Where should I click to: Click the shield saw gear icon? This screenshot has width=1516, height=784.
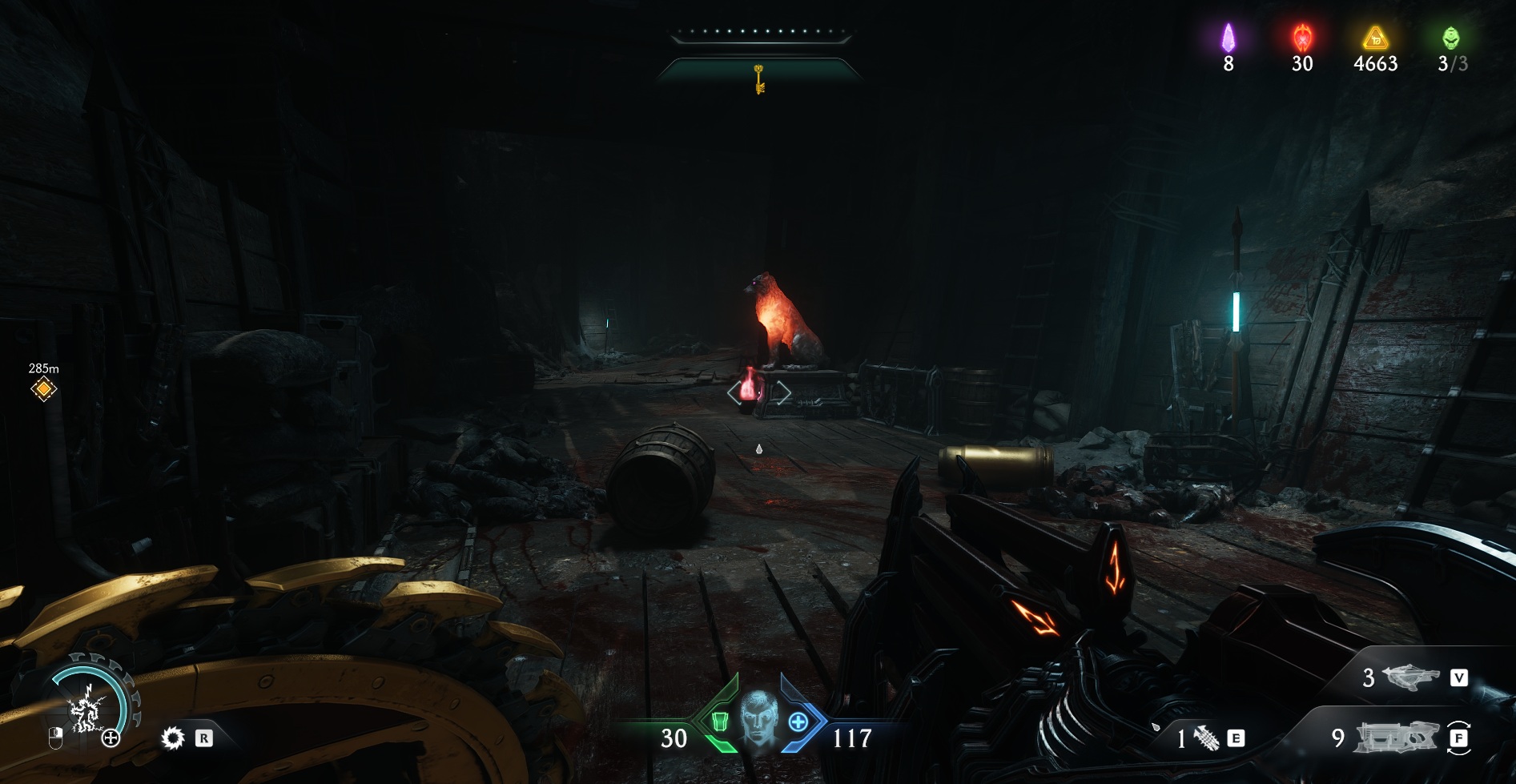172,738
